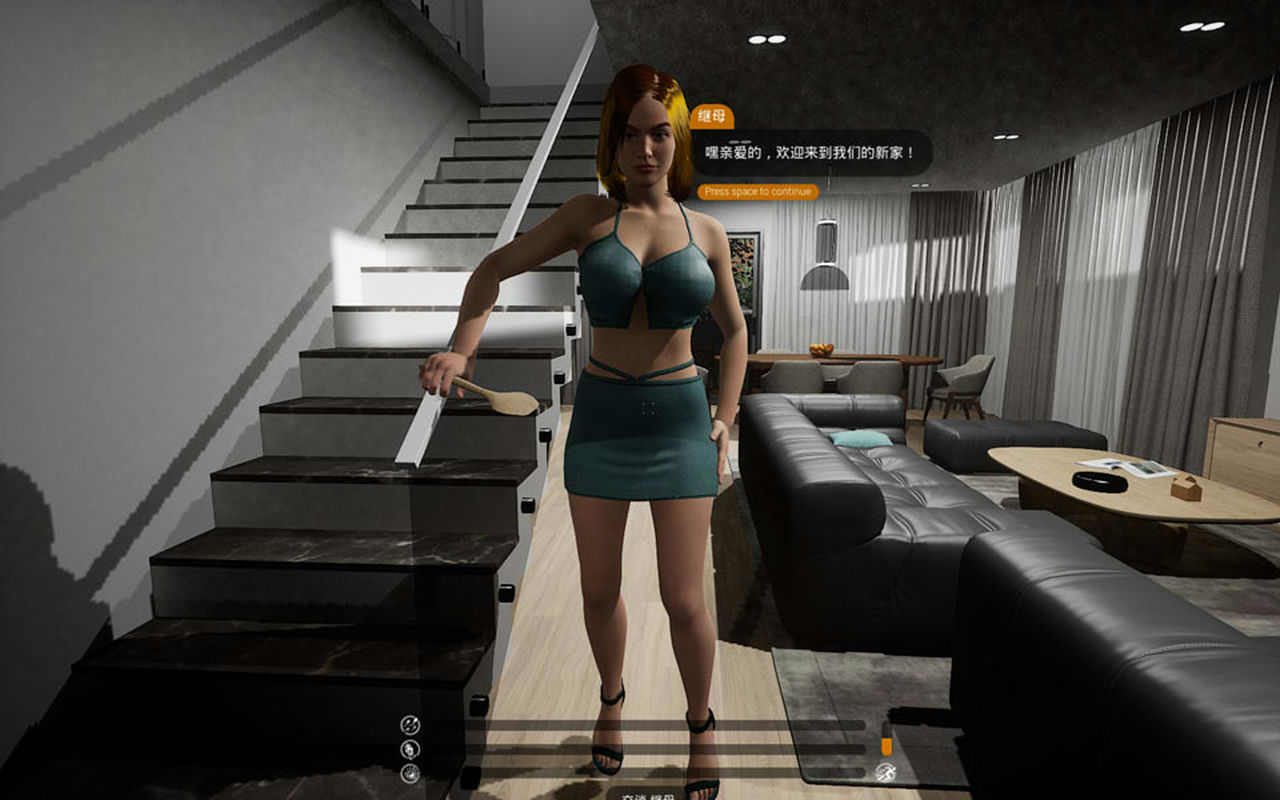
Task: Expand the right-side orange meter display
Action: pos(885,745)
